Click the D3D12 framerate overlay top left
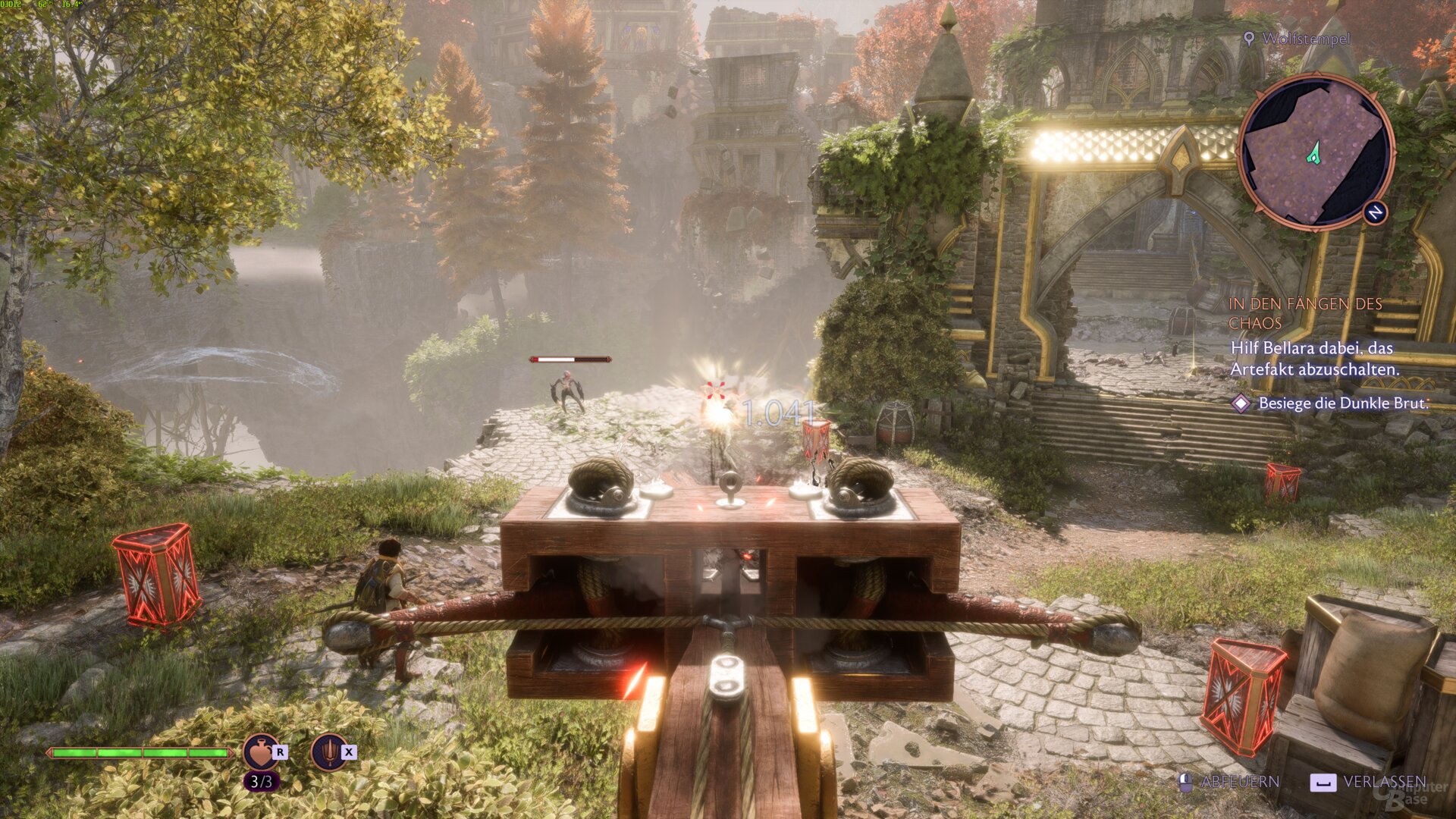The width and height of the screenshot is (1456, 819). point(42,5)
